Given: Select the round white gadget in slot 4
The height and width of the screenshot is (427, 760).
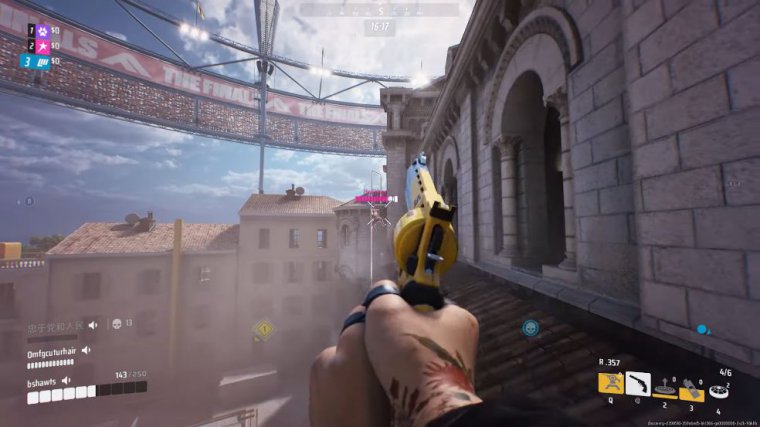Looking at the screenshot, I should tap(718, 391).
